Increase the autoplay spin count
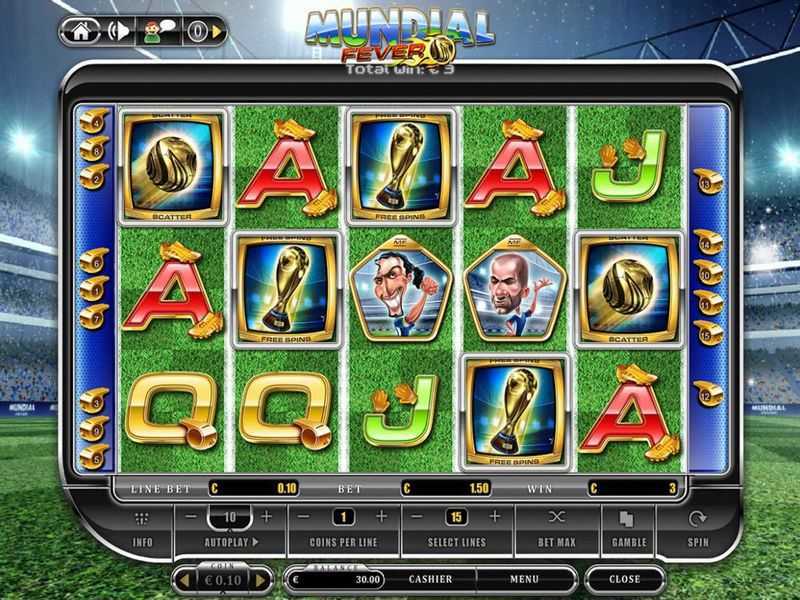The height and width of the screenshot is (600, 800). [x=266, y=517]
